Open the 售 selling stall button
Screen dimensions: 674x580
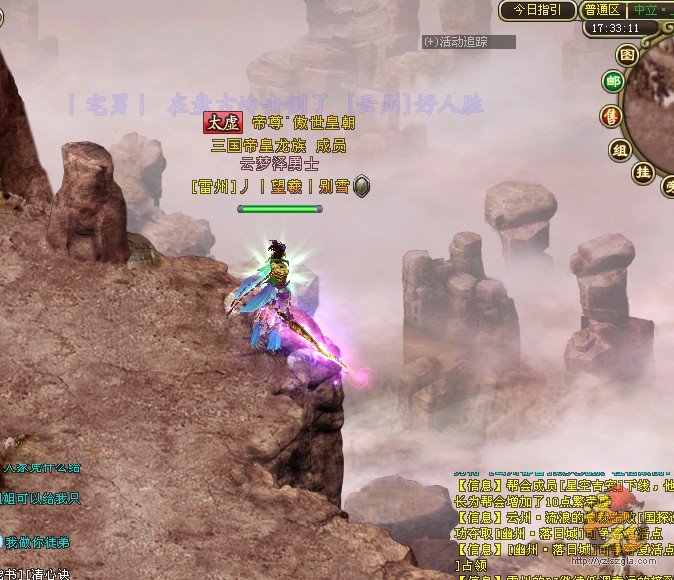[611, 117]
